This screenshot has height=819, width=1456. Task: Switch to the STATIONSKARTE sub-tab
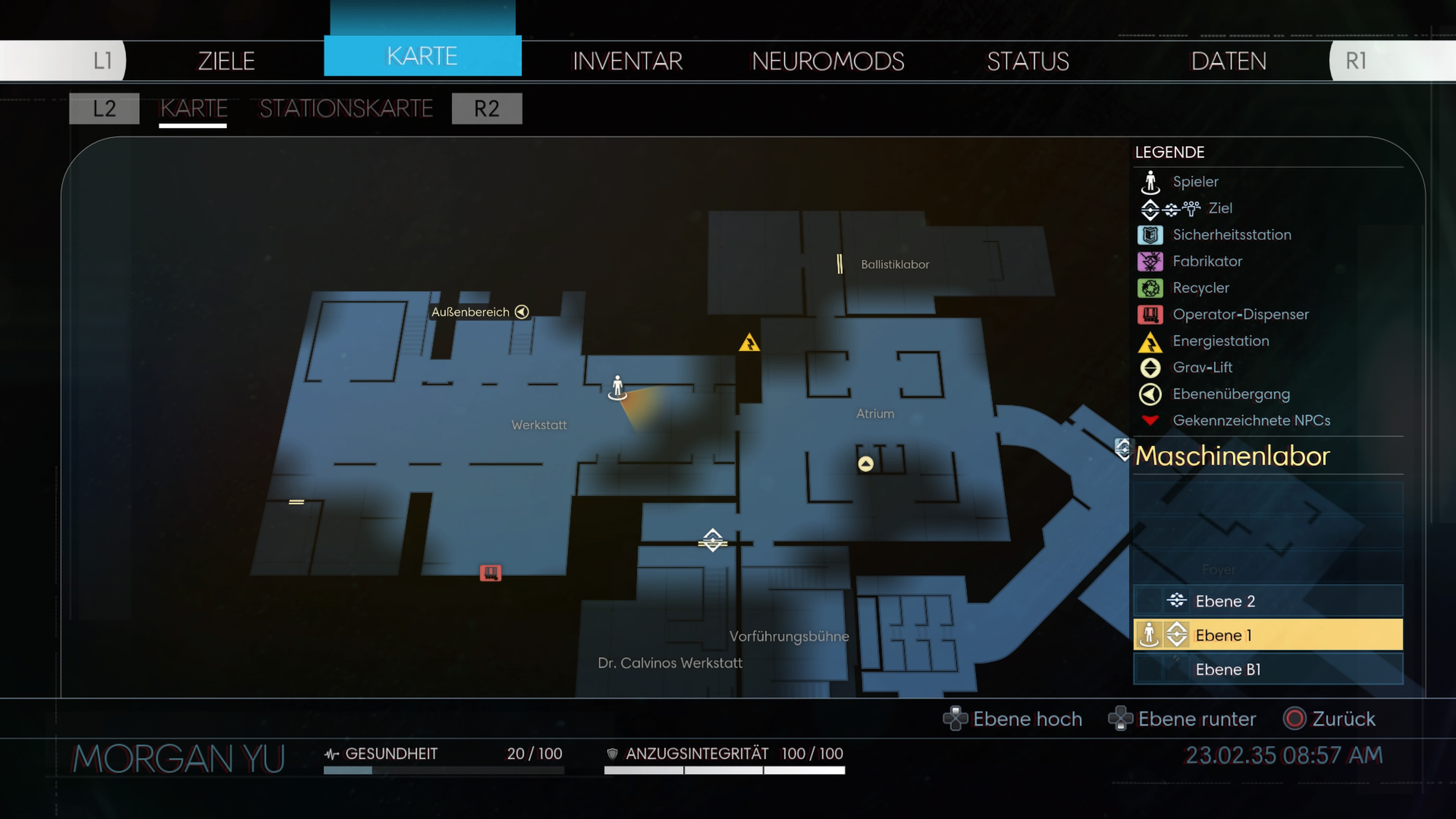click(x=346, y=108)
